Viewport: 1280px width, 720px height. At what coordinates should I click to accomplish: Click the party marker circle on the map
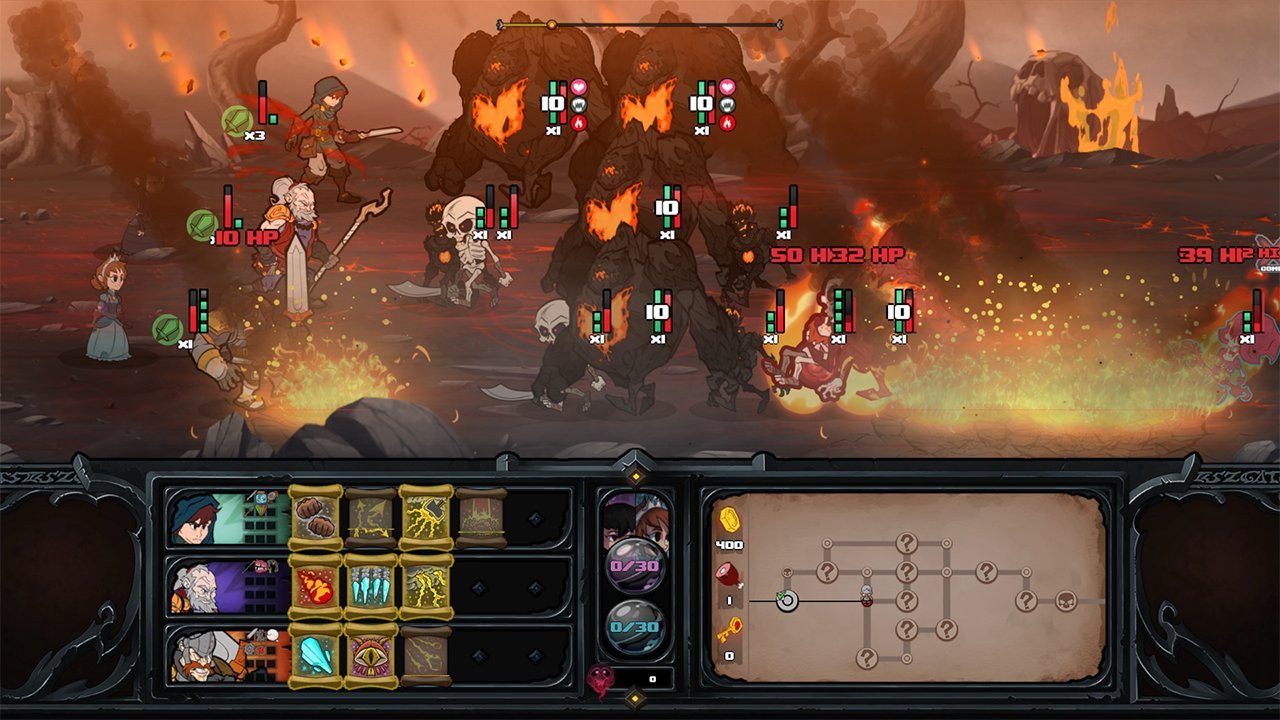coord(787,601)
